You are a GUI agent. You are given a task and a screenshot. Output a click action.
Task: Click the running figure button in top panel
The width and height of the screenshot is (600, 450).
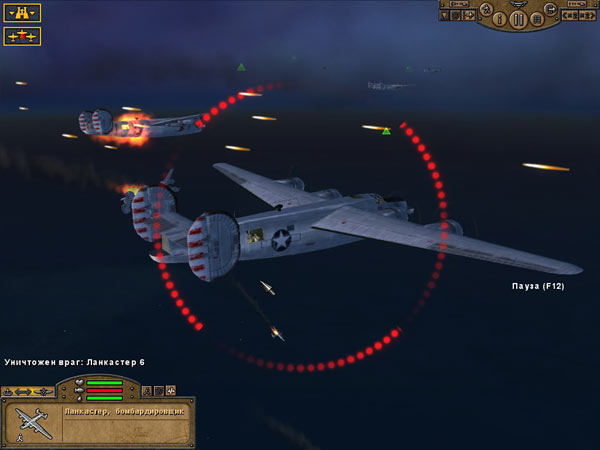(487, 10)
